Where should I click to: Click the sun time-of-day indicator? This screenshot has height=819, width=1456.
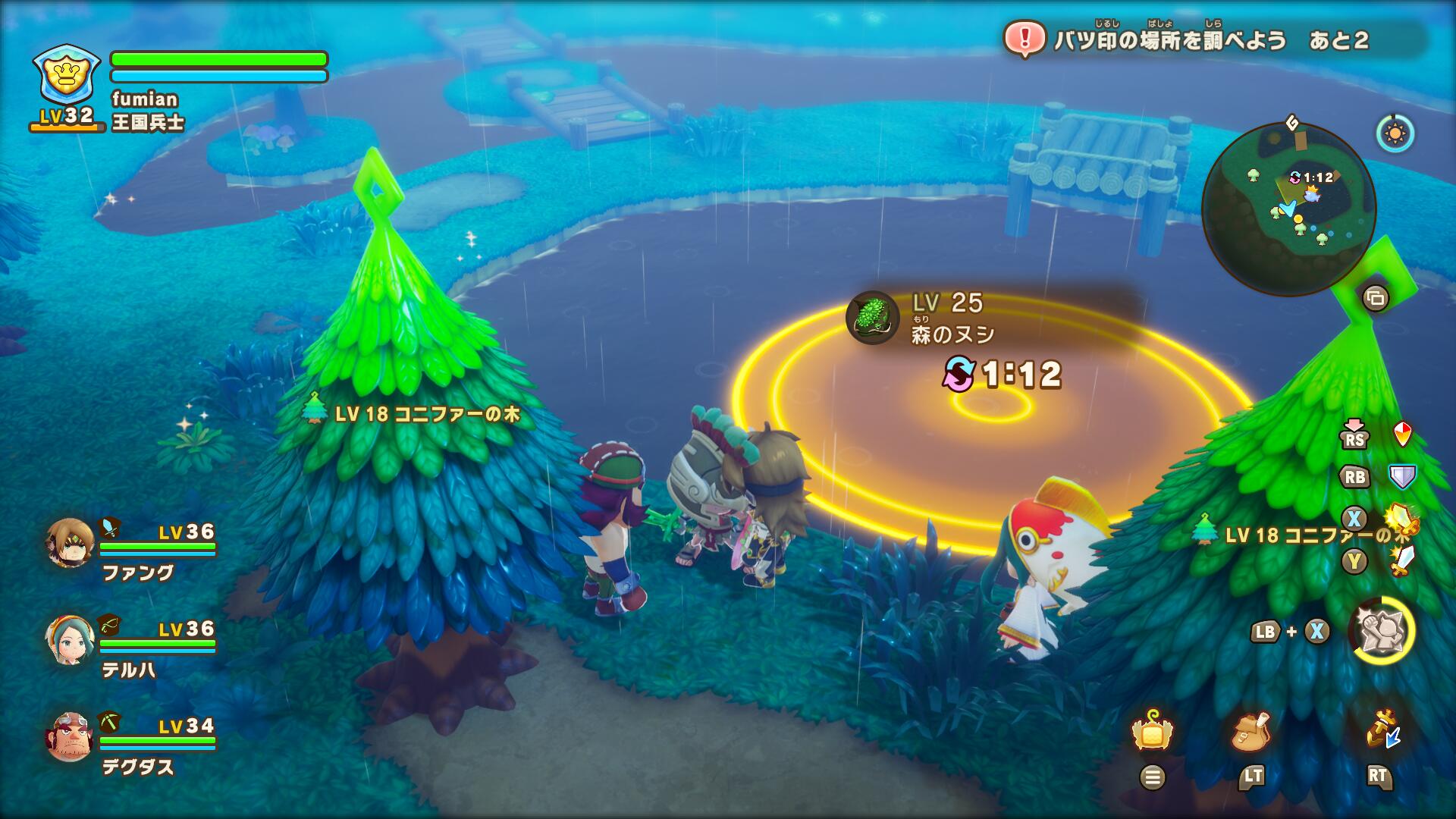(1395, 134)
